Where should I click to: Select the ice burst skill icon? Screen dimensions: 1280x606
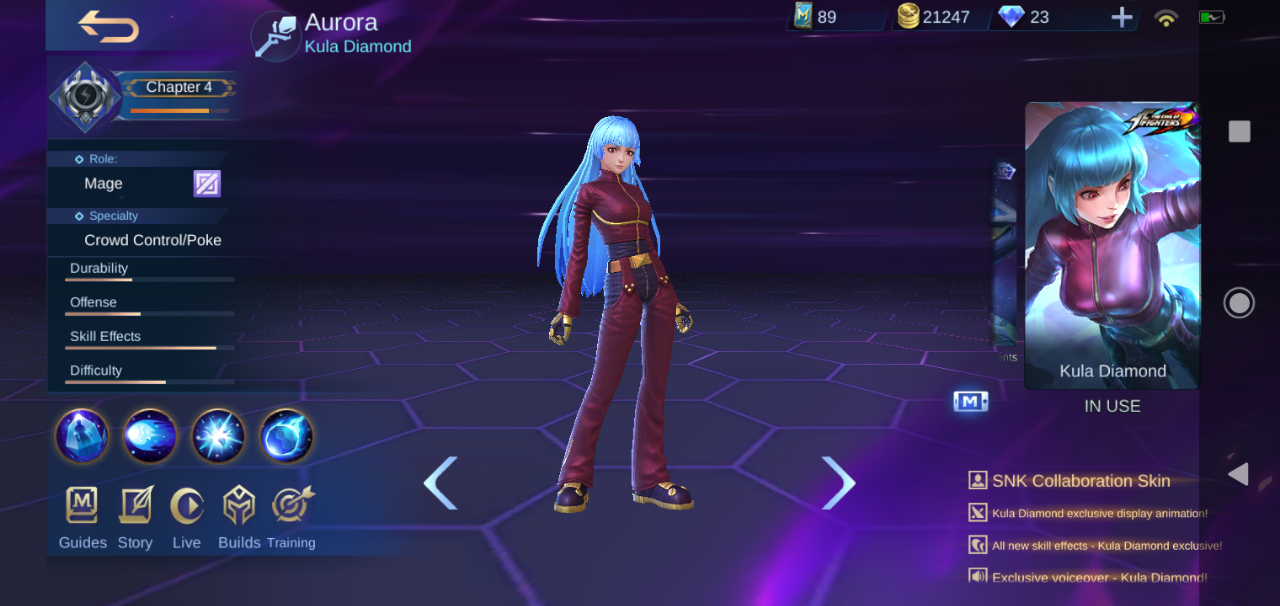218,436
